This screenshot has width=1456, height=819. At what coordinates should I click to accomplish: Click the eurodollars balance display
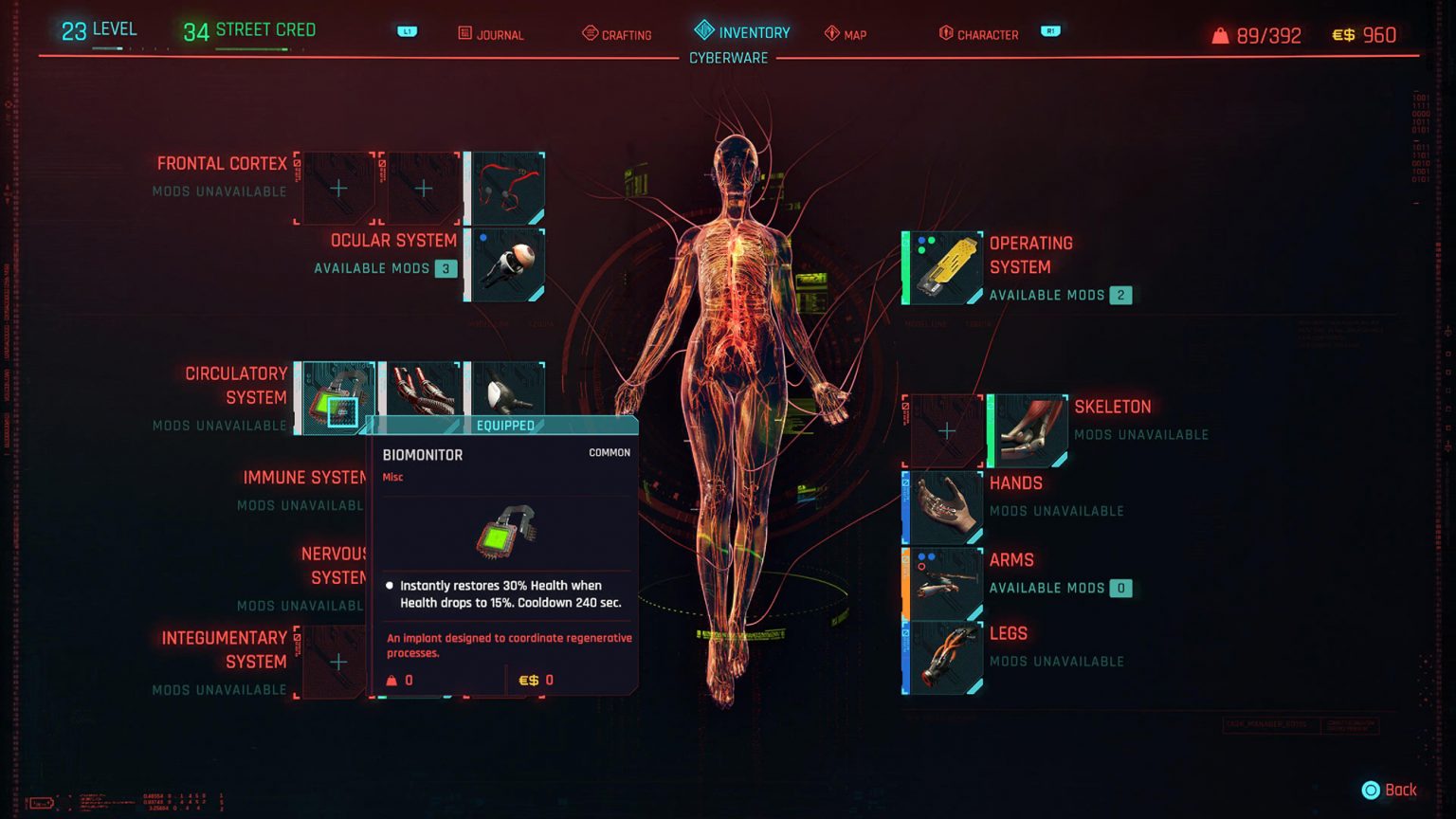[x=1365, y=35]
